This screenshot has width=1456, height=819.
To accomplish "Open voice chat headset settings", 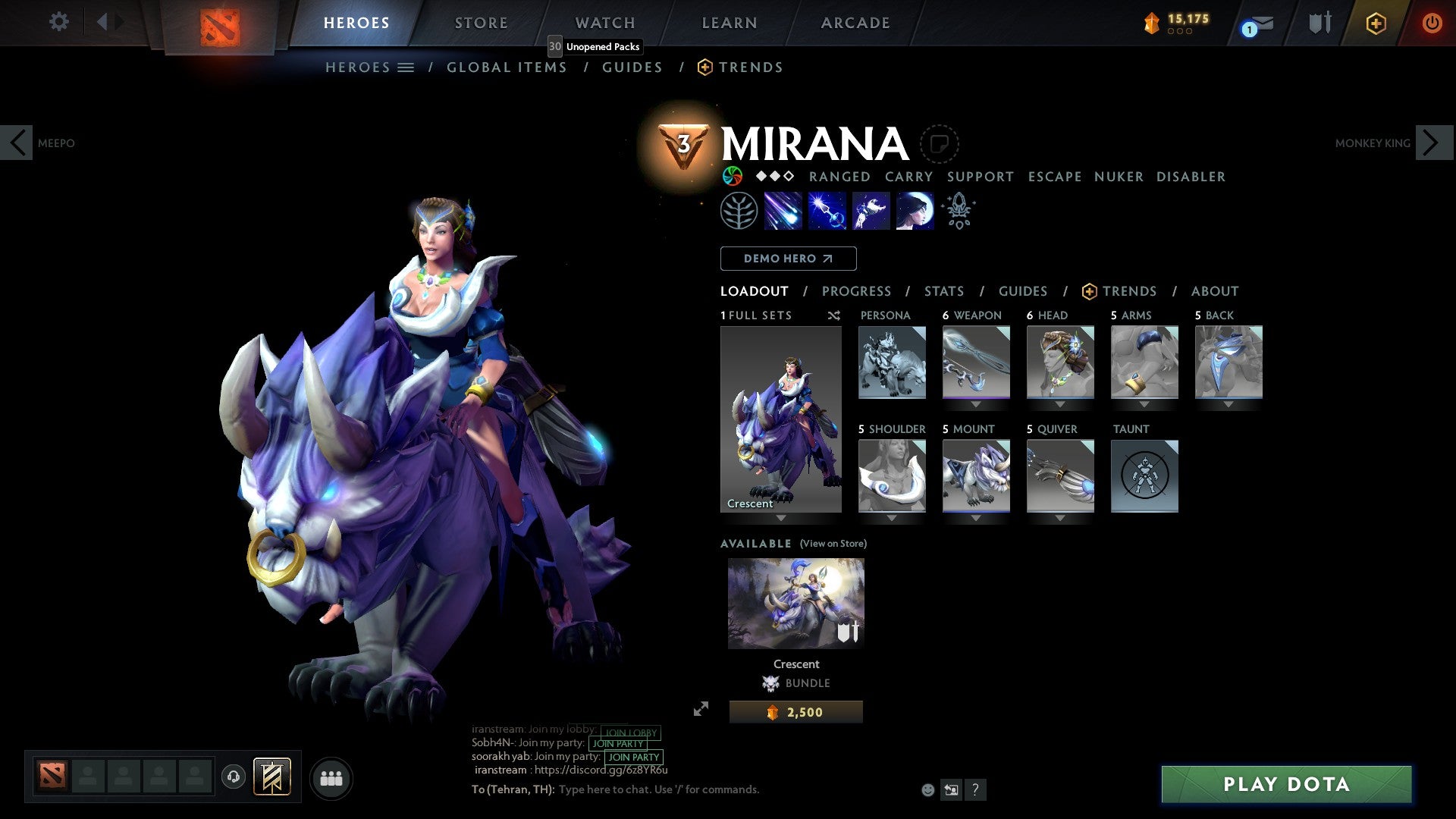I will 234,777.
